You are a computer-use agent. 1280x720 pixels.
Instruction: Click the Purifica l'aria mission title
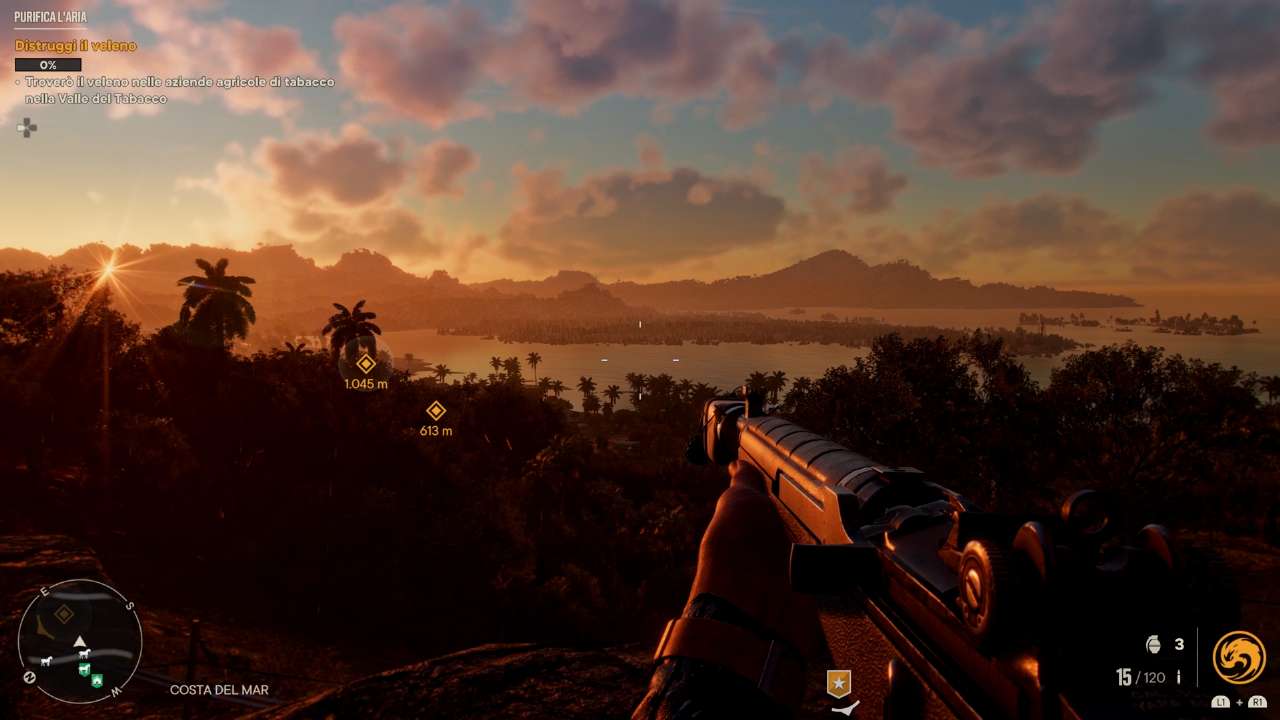[50, 17]
